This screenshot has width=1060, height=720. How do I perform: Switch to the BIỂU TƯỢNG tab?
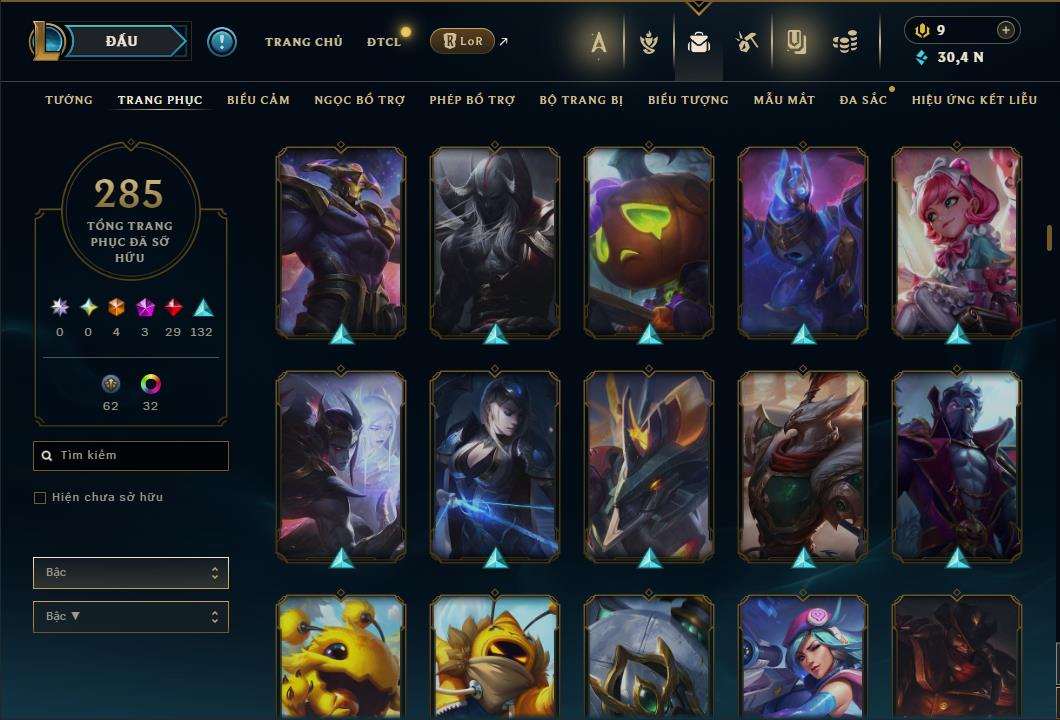[x=688, y=100]
